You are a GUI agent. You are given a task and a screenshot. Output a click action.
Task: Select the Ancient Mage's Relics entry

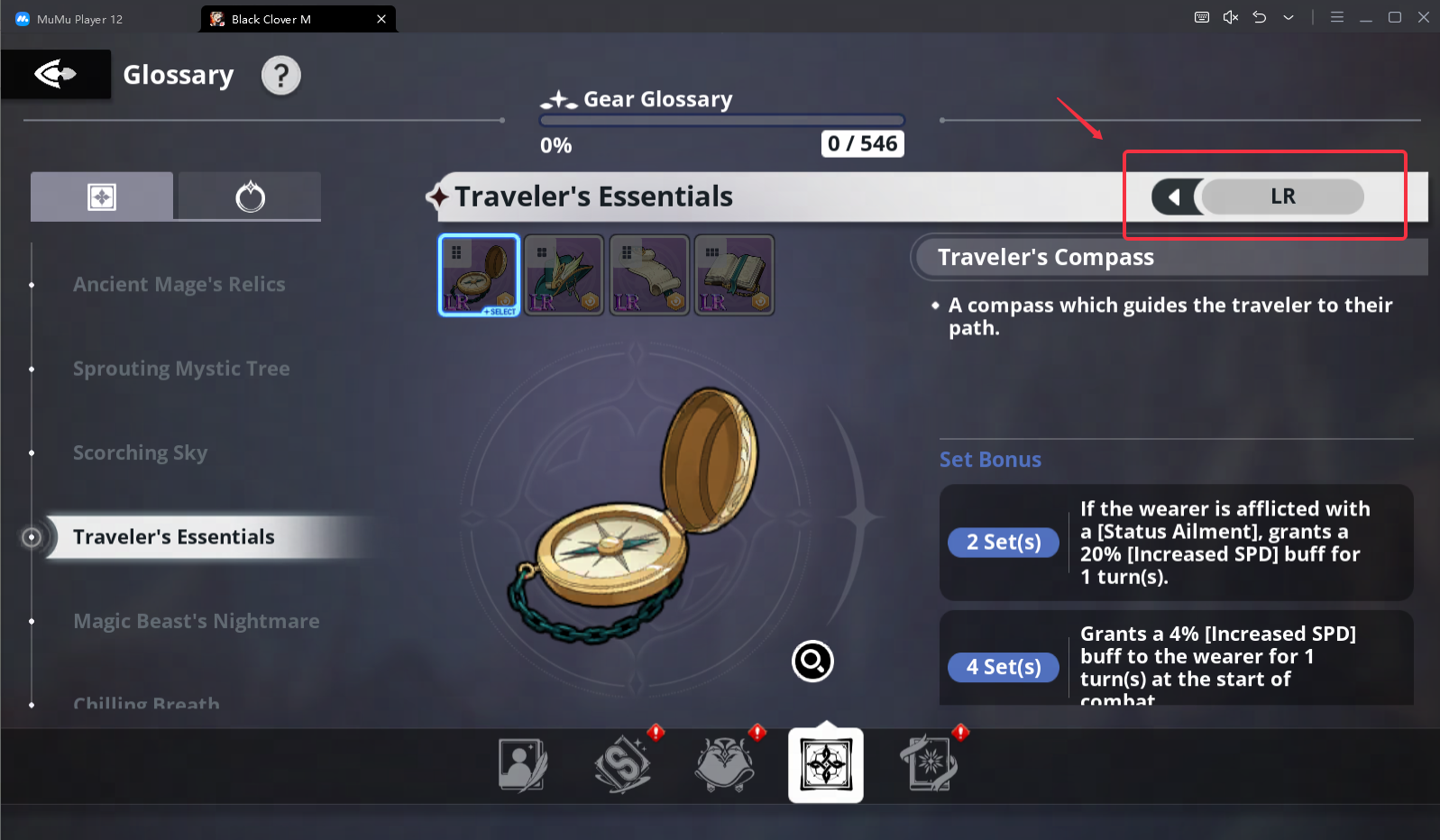pos(179,284)
